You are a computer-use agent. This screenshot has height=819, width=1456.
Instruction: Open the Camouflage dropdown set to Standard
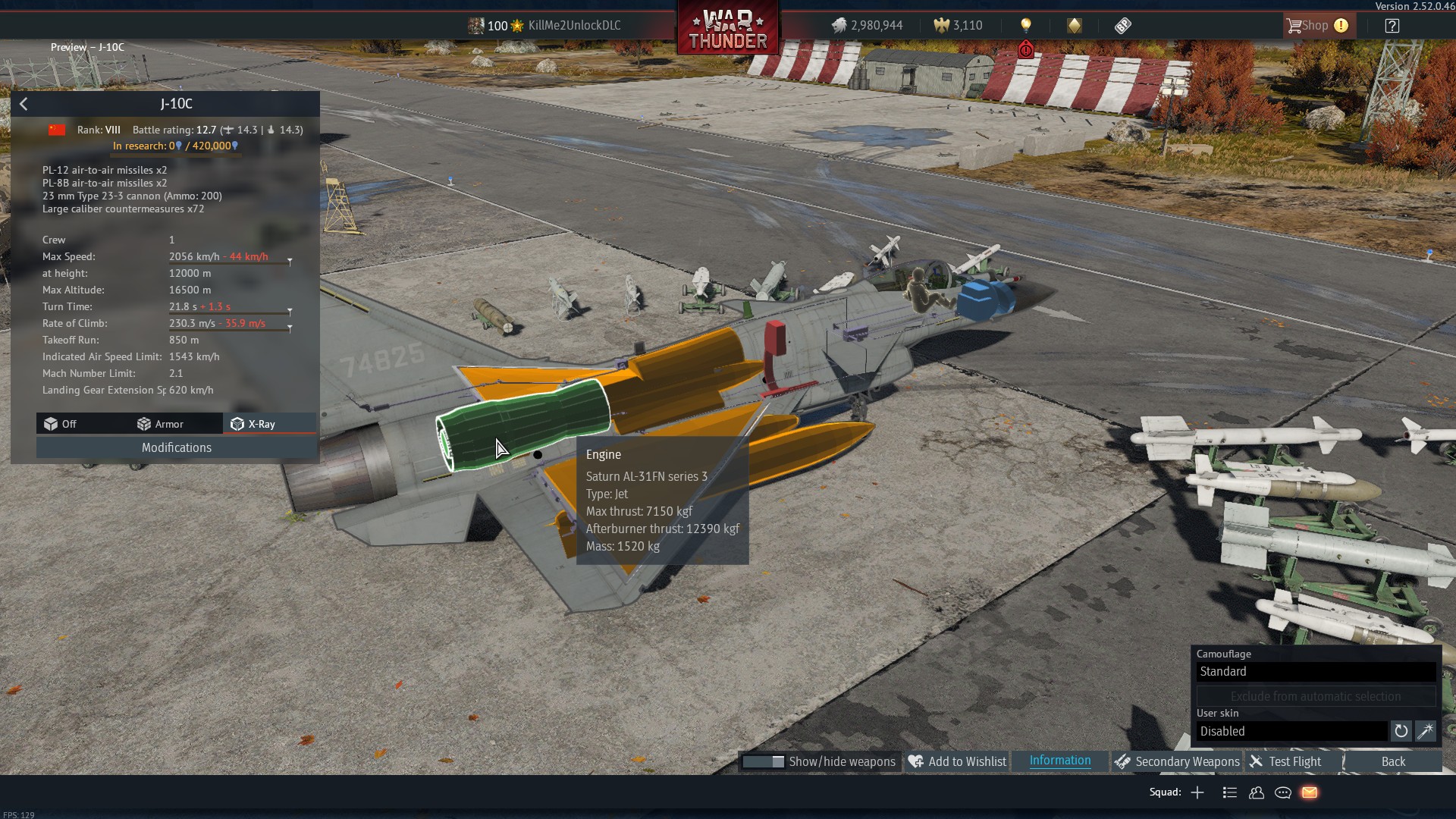[x=1316, y=671]
